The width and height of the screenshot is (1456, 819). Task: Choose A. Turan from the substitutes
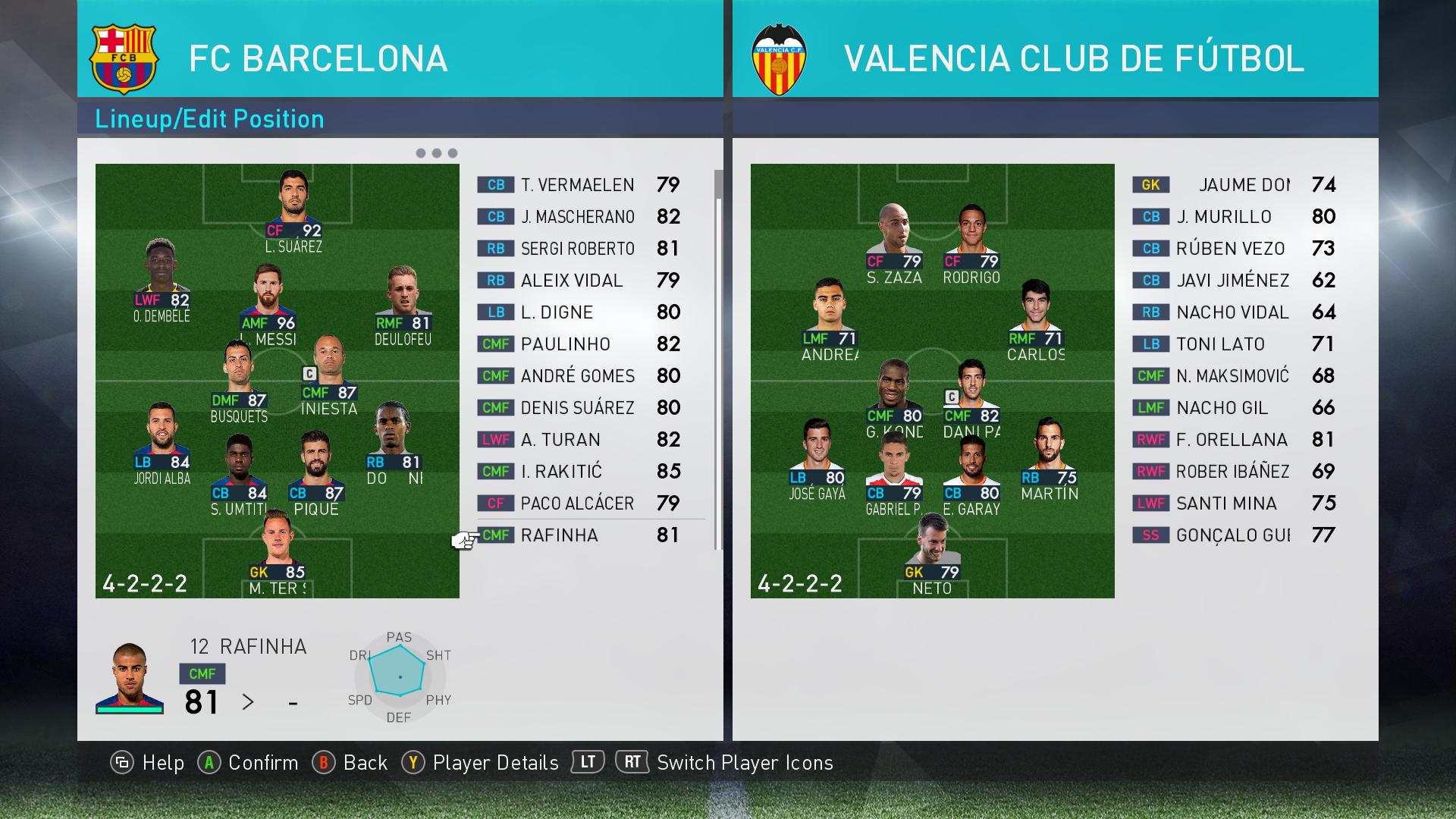(577, 440)
